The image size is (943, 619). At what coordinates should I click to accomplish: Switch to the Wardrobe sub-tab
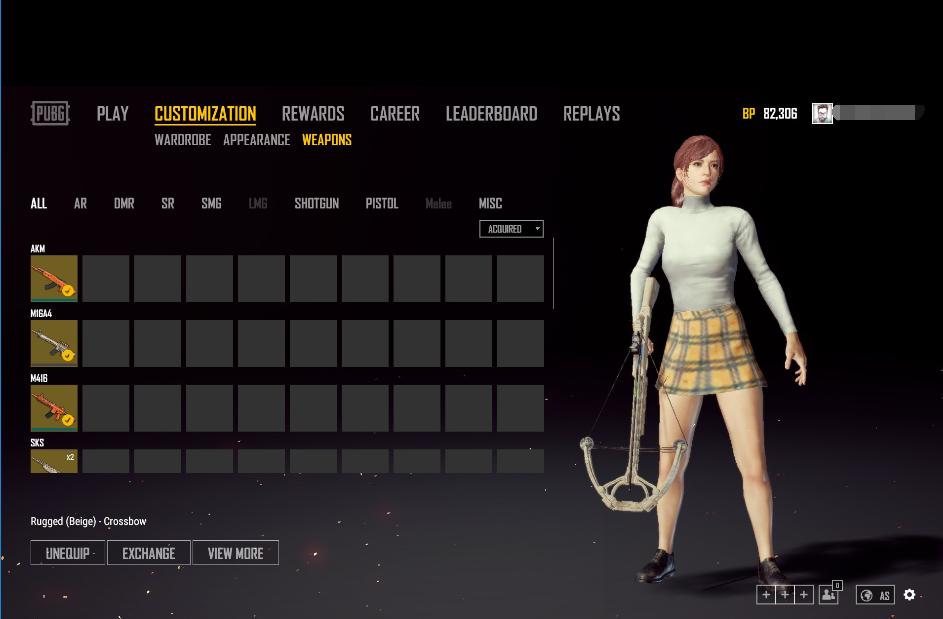pyautogui.click(x=182, y=140)
